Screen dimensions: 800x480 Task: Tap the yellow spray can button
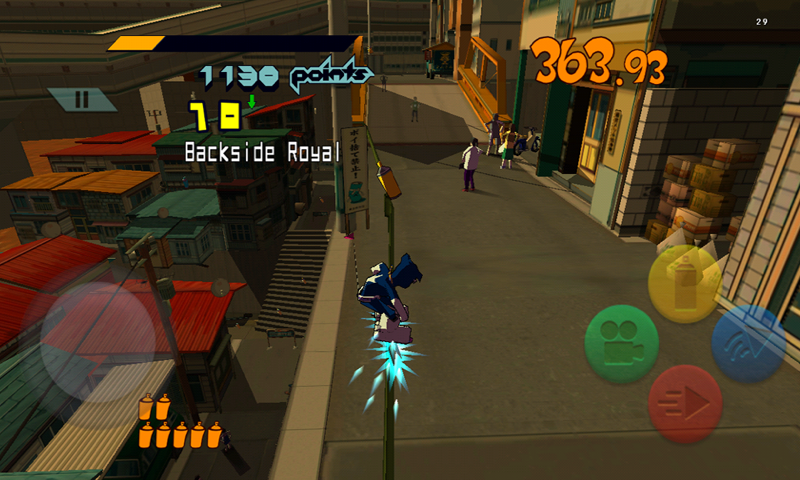tap(685, 283)
